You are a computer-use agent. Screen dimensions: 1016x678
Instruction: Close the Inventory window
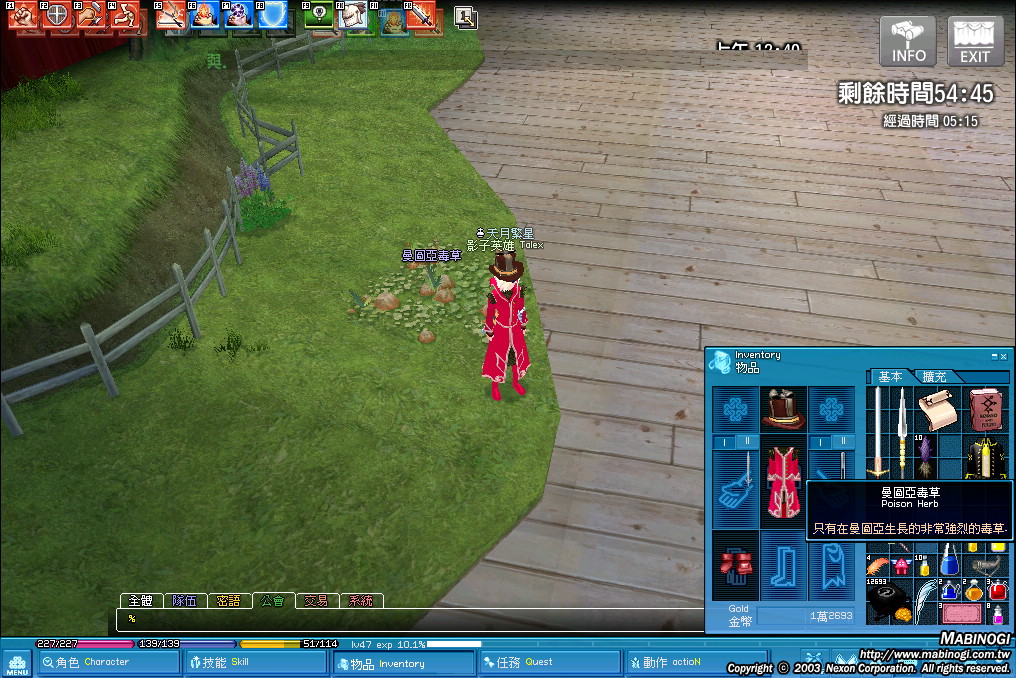1004,355
